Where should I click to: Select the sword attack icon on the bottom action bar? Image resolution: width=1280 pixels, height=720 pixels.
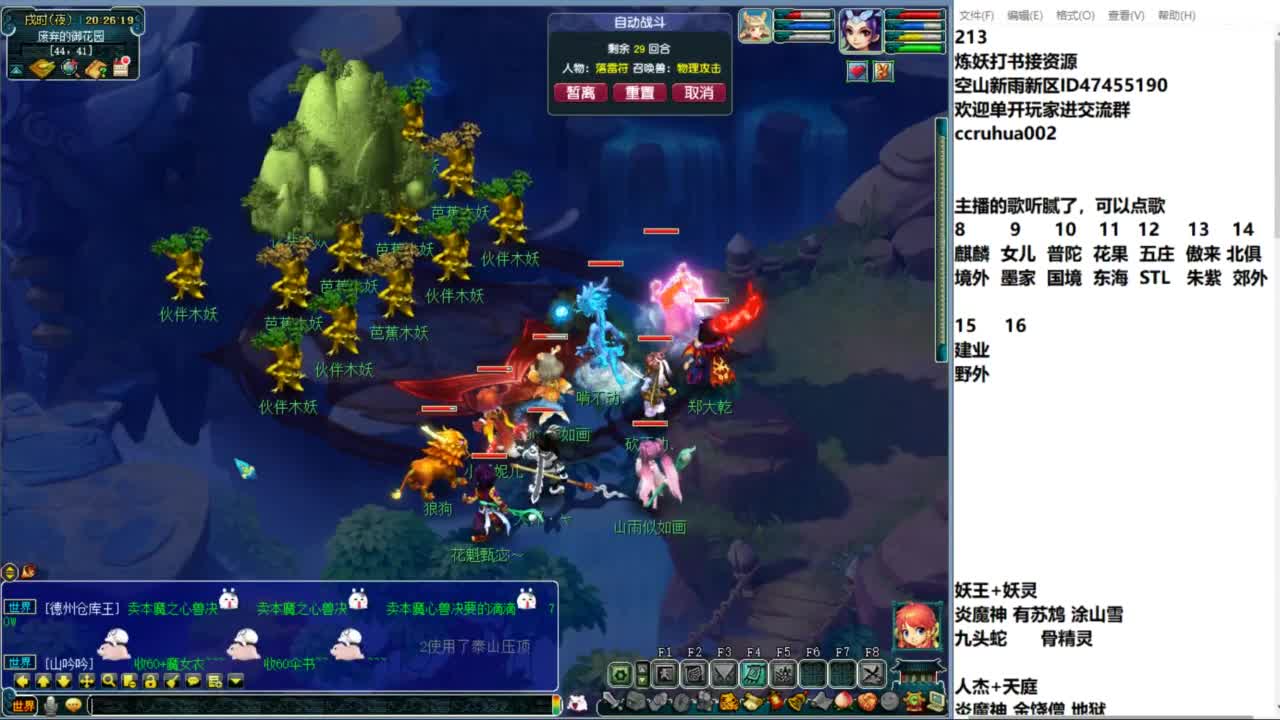pyautogui.click(x=611, y=700)
